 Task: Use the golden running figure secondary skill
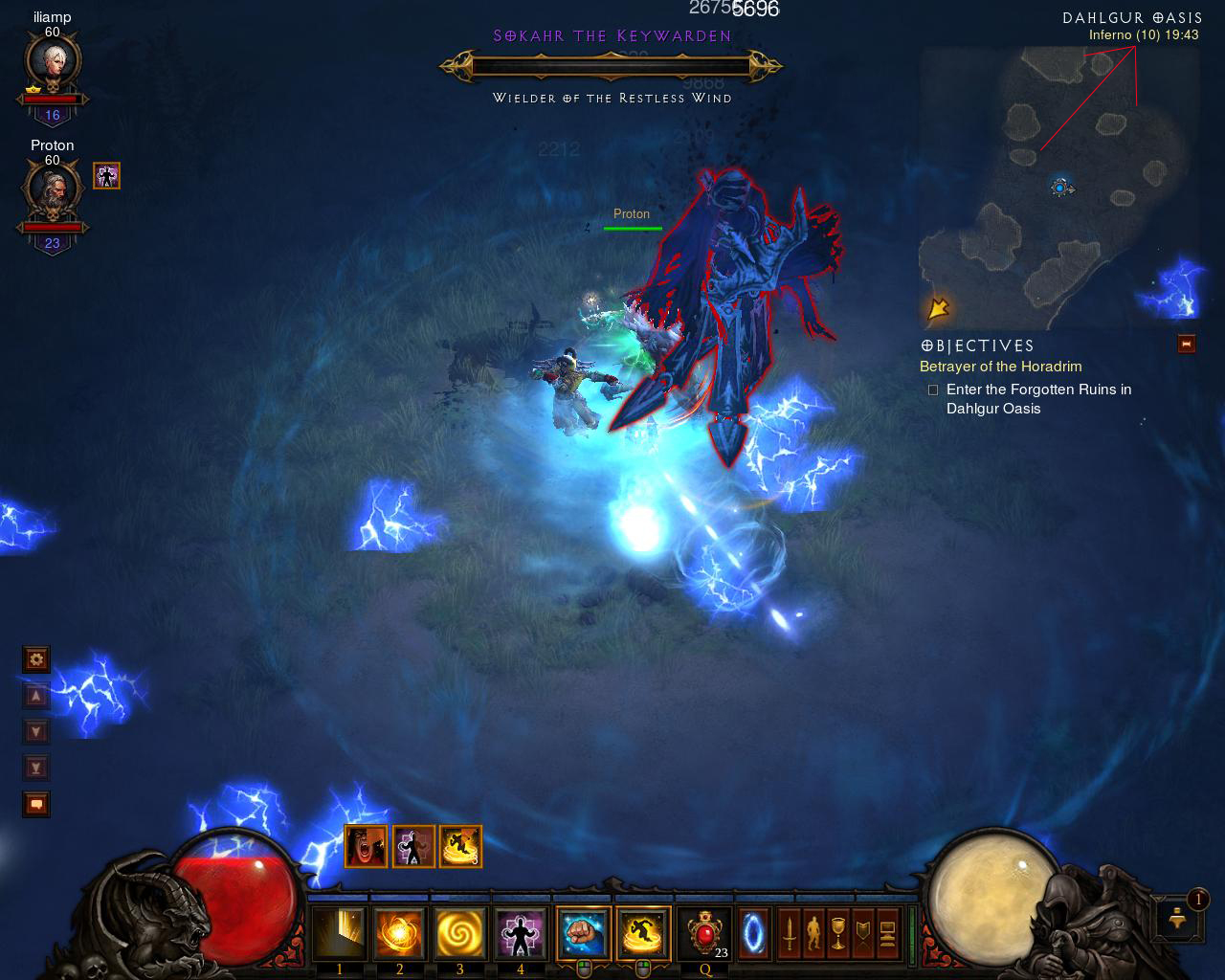[643, 933]
